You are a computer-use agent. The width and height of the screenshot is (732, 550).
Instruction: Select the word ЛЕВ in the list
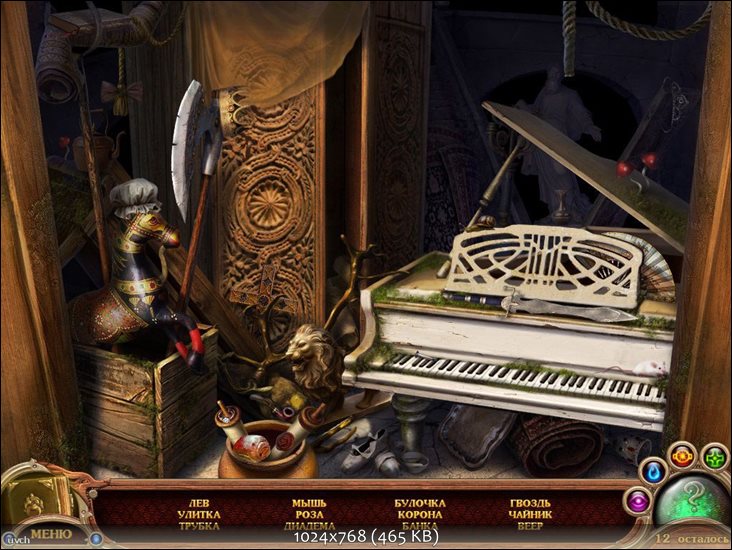pyautogui.click(x=199, y=502)
